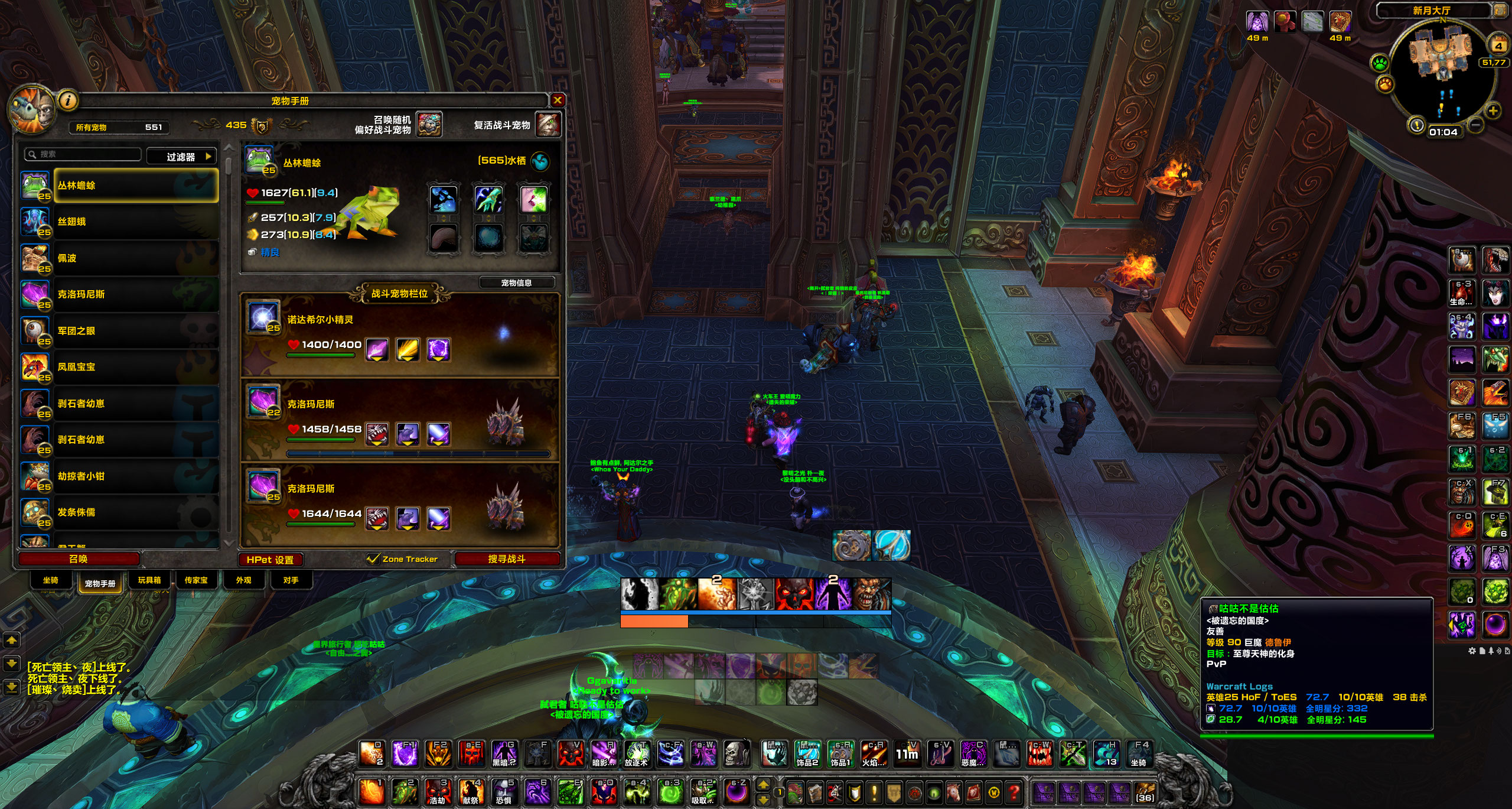Select 丝翅蛾 in the pet list
Image resolution: width=1512 pixels, height=809 pixels.
click(x=136, y=222)
